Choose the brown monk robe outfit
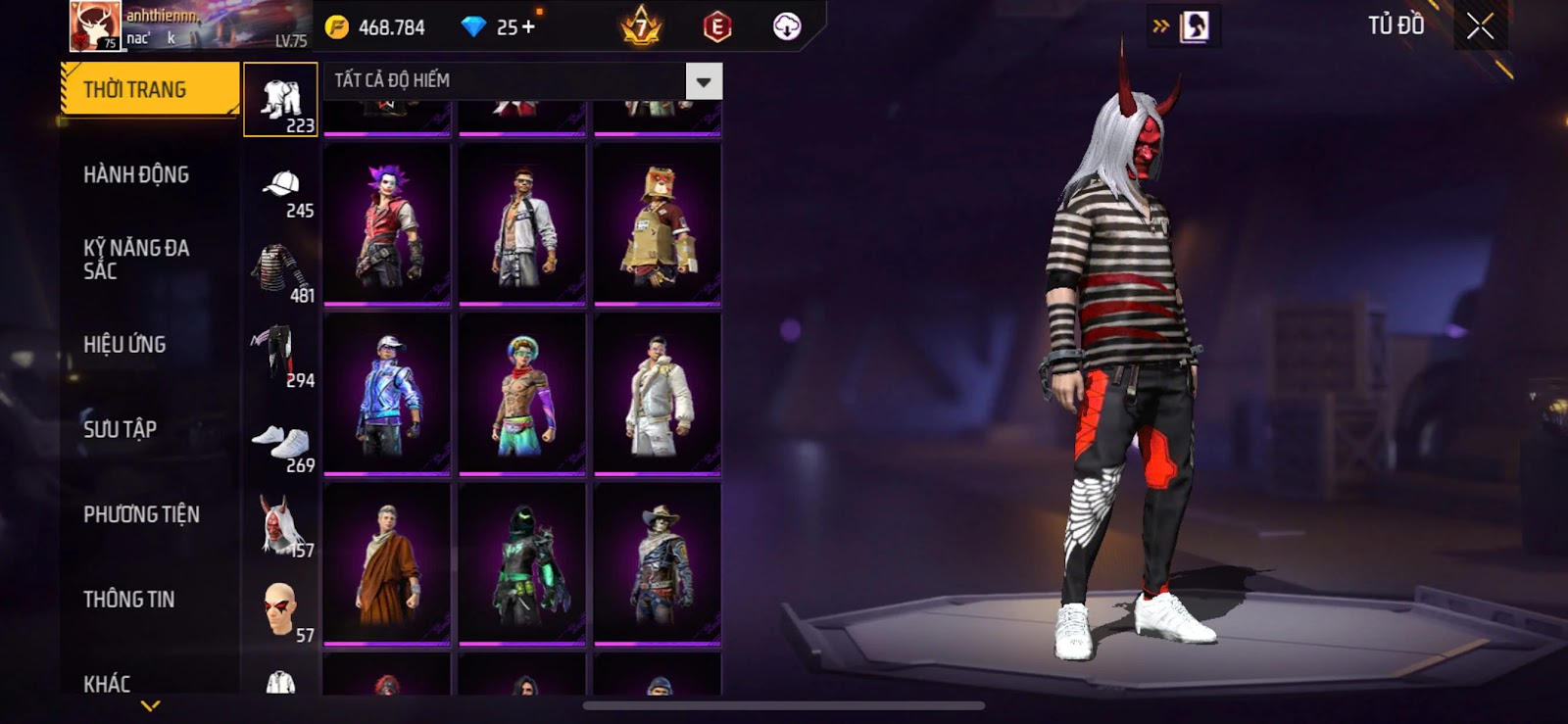Screen dimensions: 1568x724 click(x=387, y=563)
